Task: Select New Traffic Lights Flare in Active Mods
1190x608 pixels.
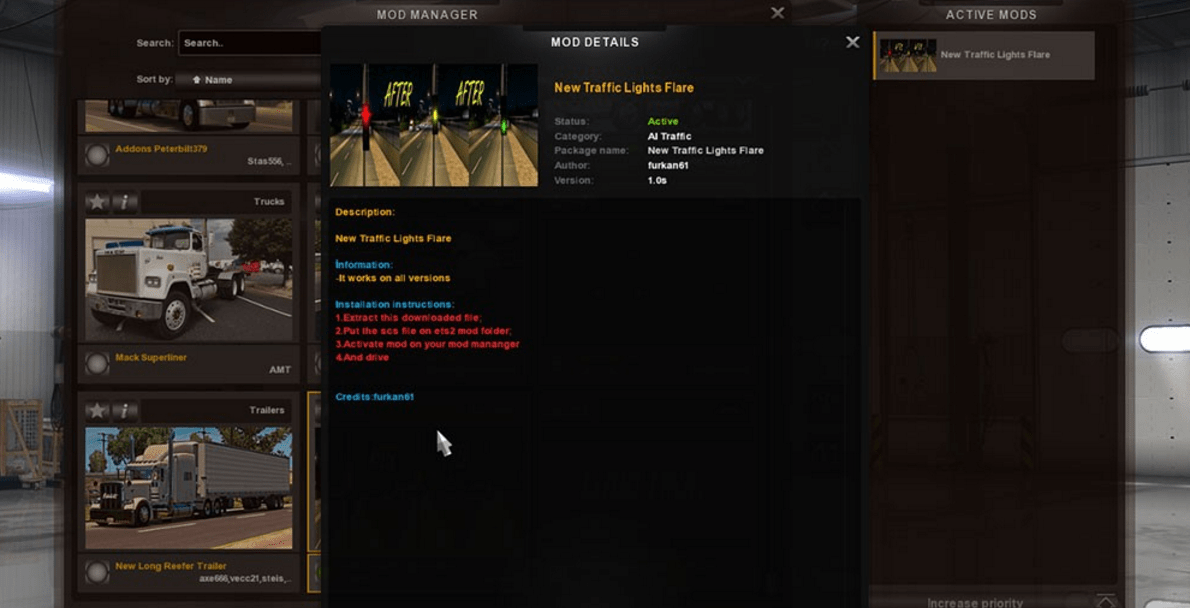Action: point(984,55)
